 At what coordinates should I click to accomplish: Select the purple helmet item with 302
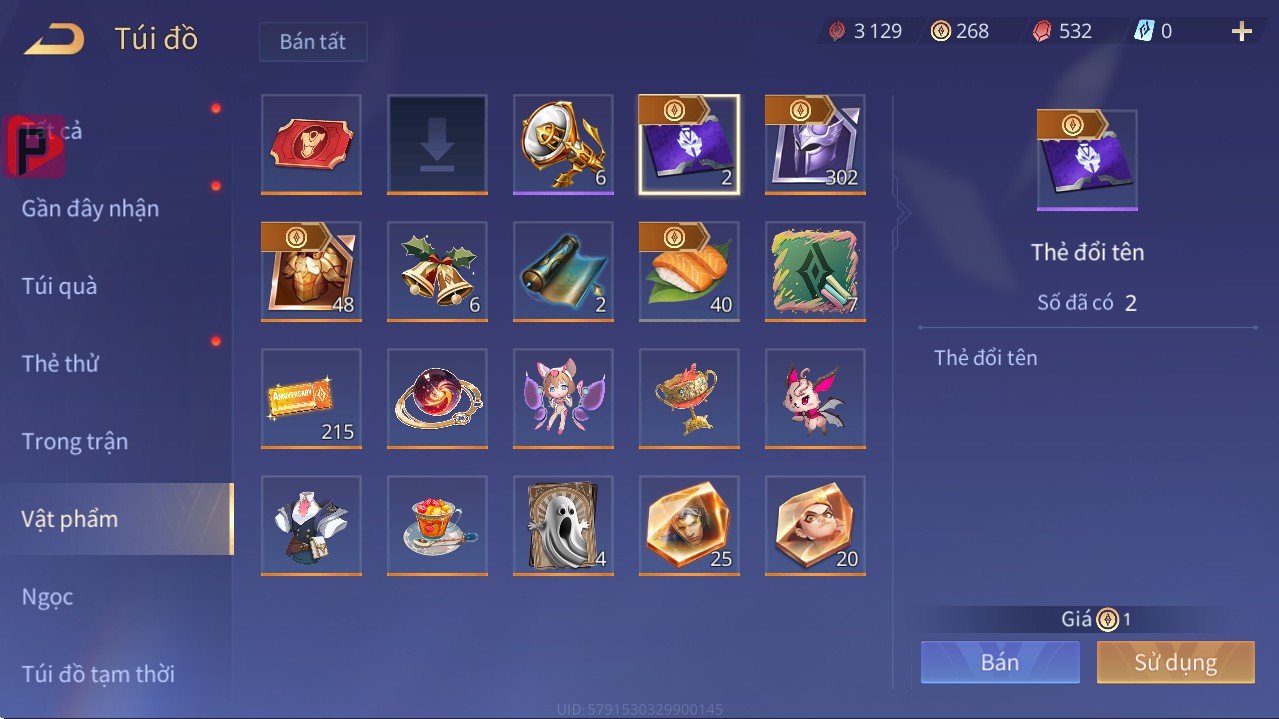pyautogui.click(x=815, y=144)
